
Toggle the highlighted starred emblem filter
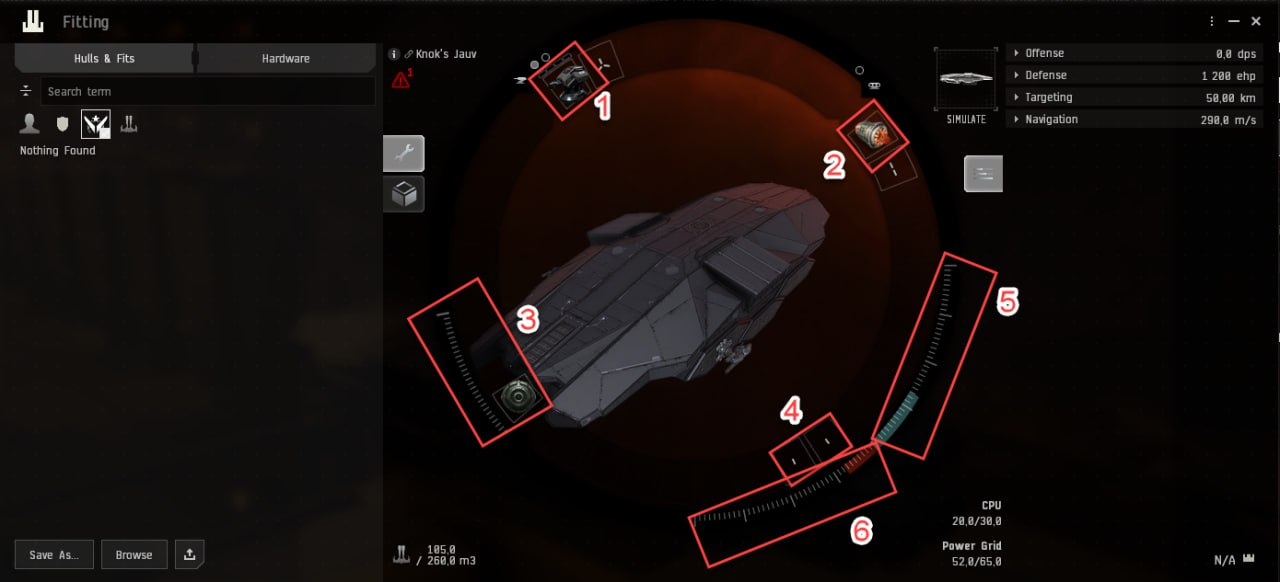click(x=95, y=124)
